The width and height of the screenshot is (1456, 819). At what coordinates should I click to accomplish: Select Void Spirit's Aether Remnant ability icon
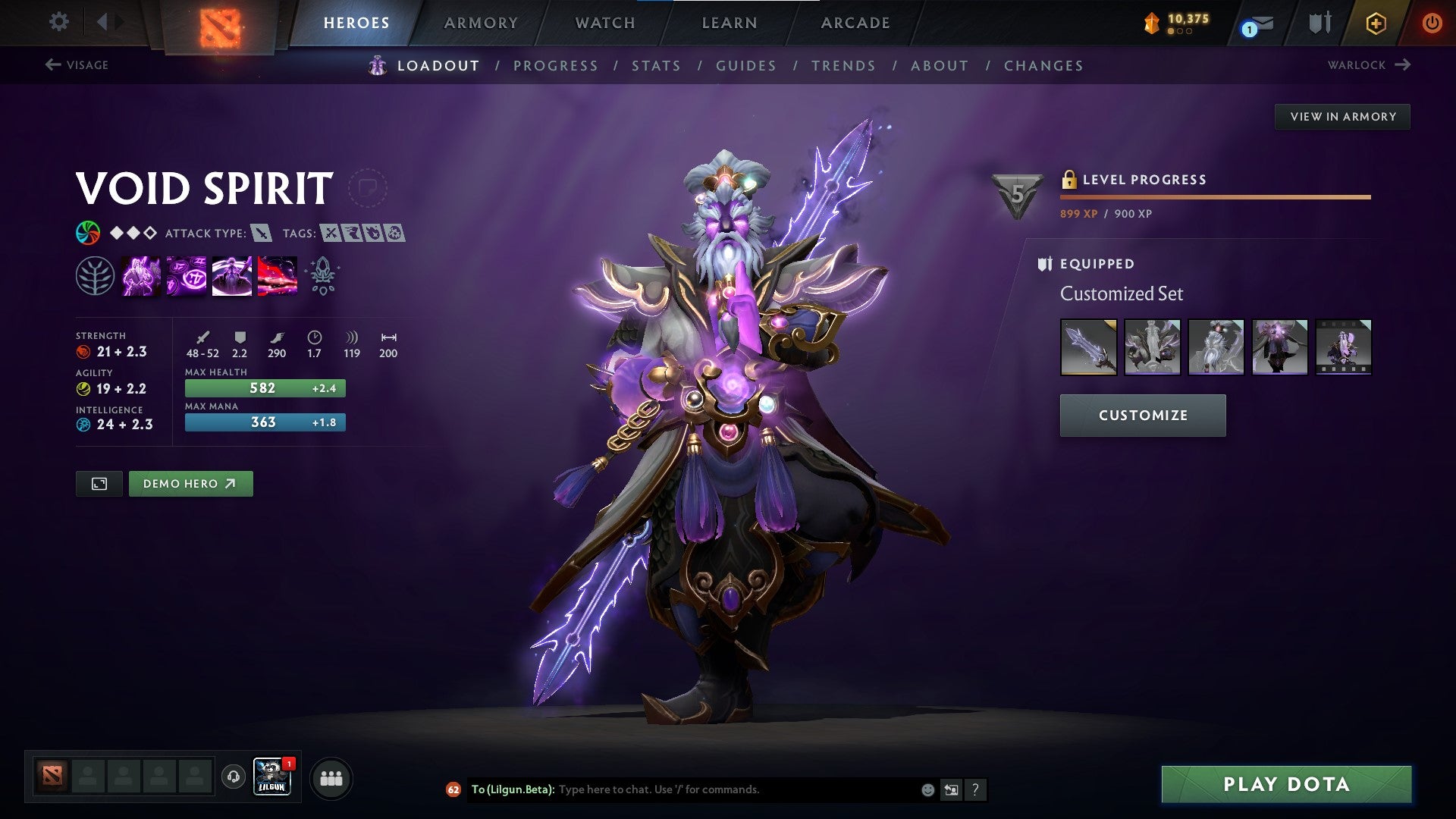[142, 275]
